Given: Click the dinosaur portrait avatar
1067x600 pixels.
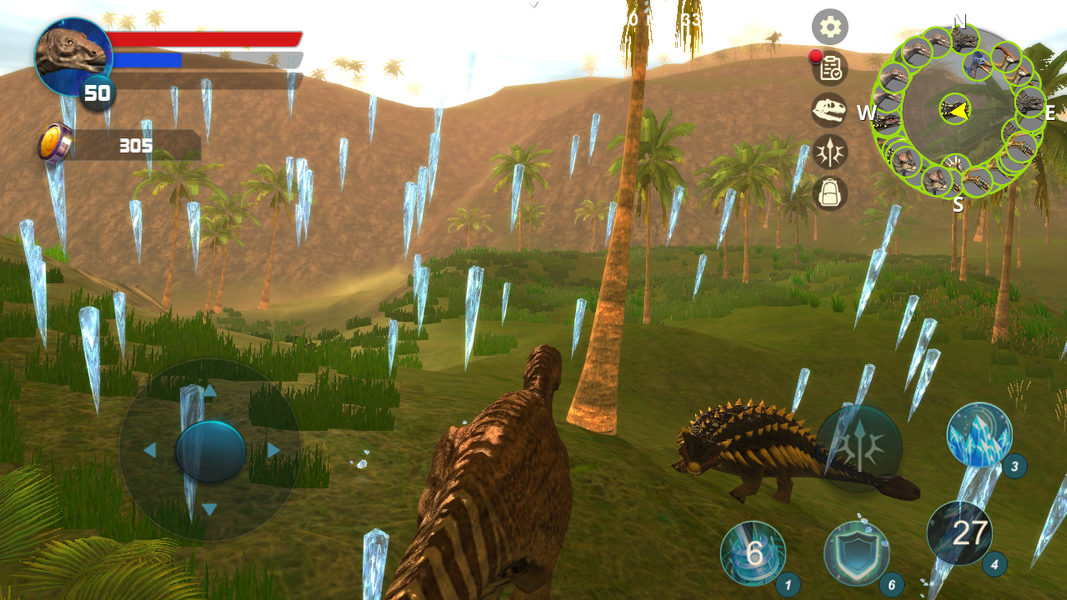Looking at the screenshot, I should [x=71, y=55].
